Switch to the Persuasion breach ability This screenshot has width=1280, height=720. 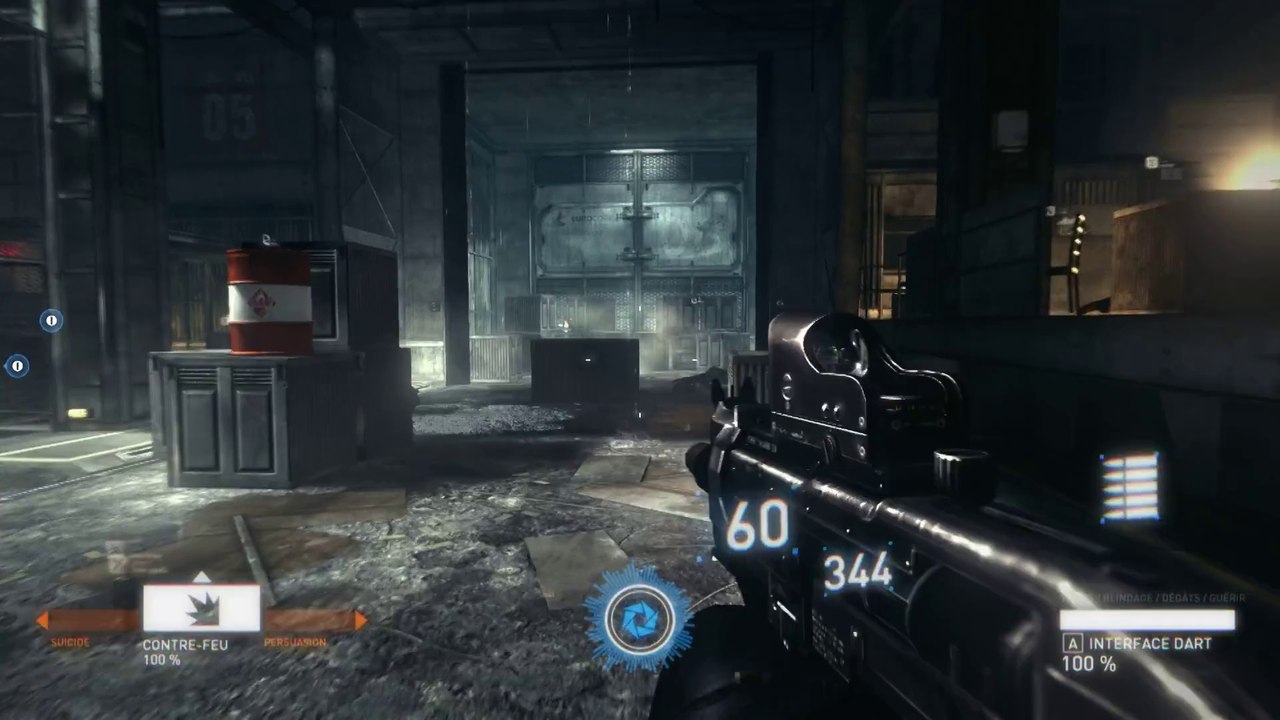click(314, 621)
